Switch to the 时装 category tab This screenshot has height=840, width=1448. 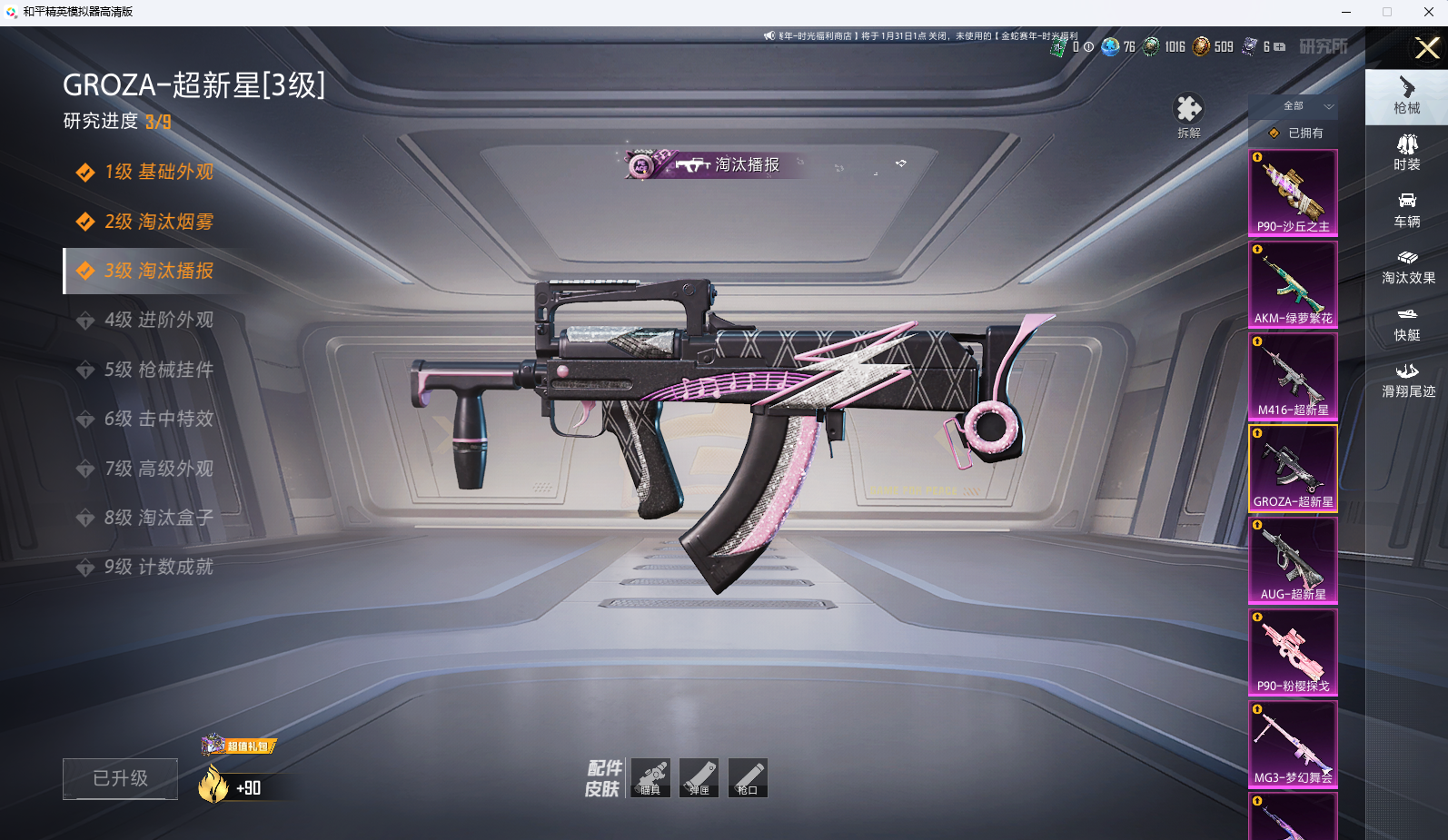[1406, 153]
